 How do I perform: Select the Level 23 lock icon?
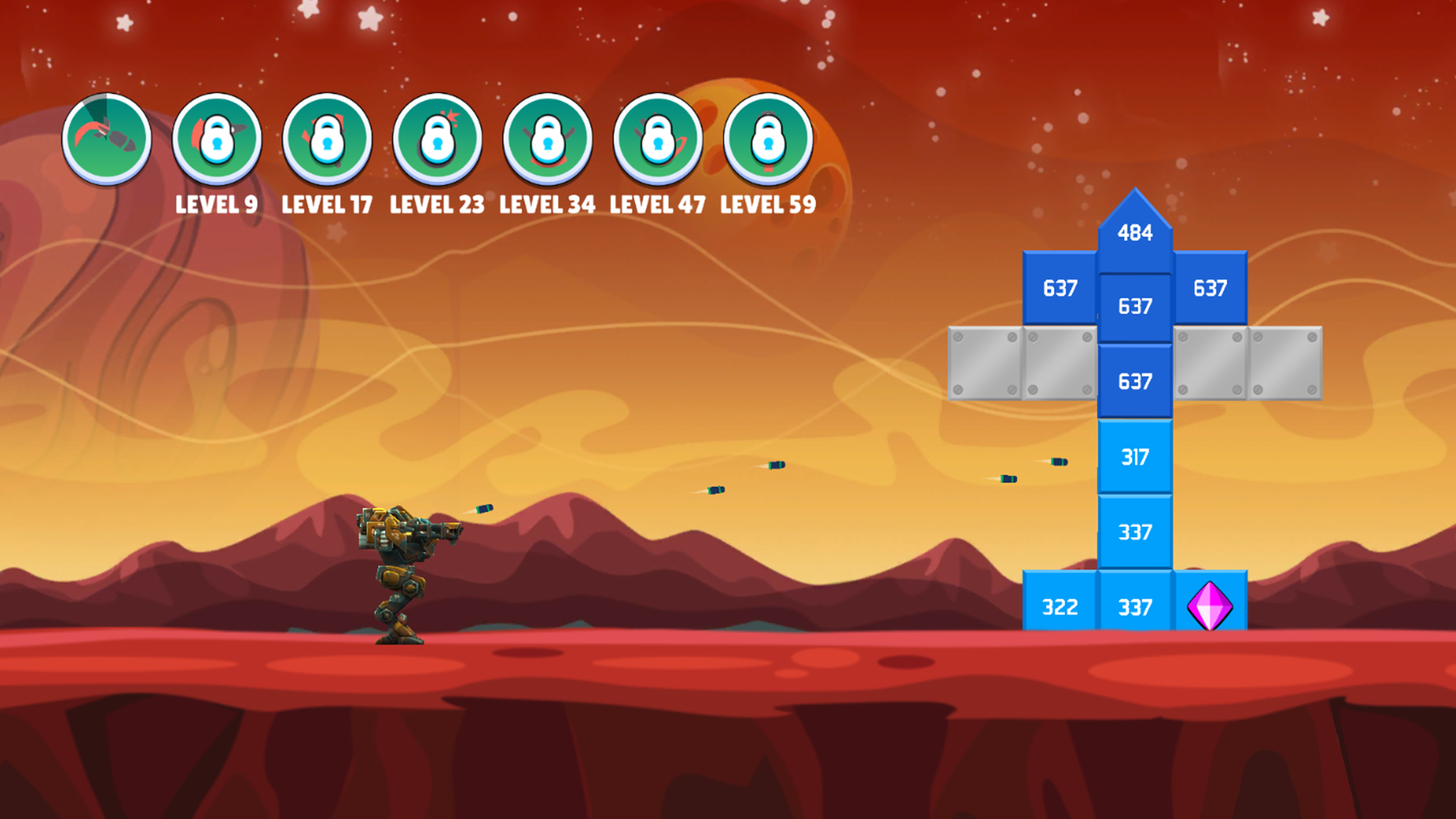438,139
